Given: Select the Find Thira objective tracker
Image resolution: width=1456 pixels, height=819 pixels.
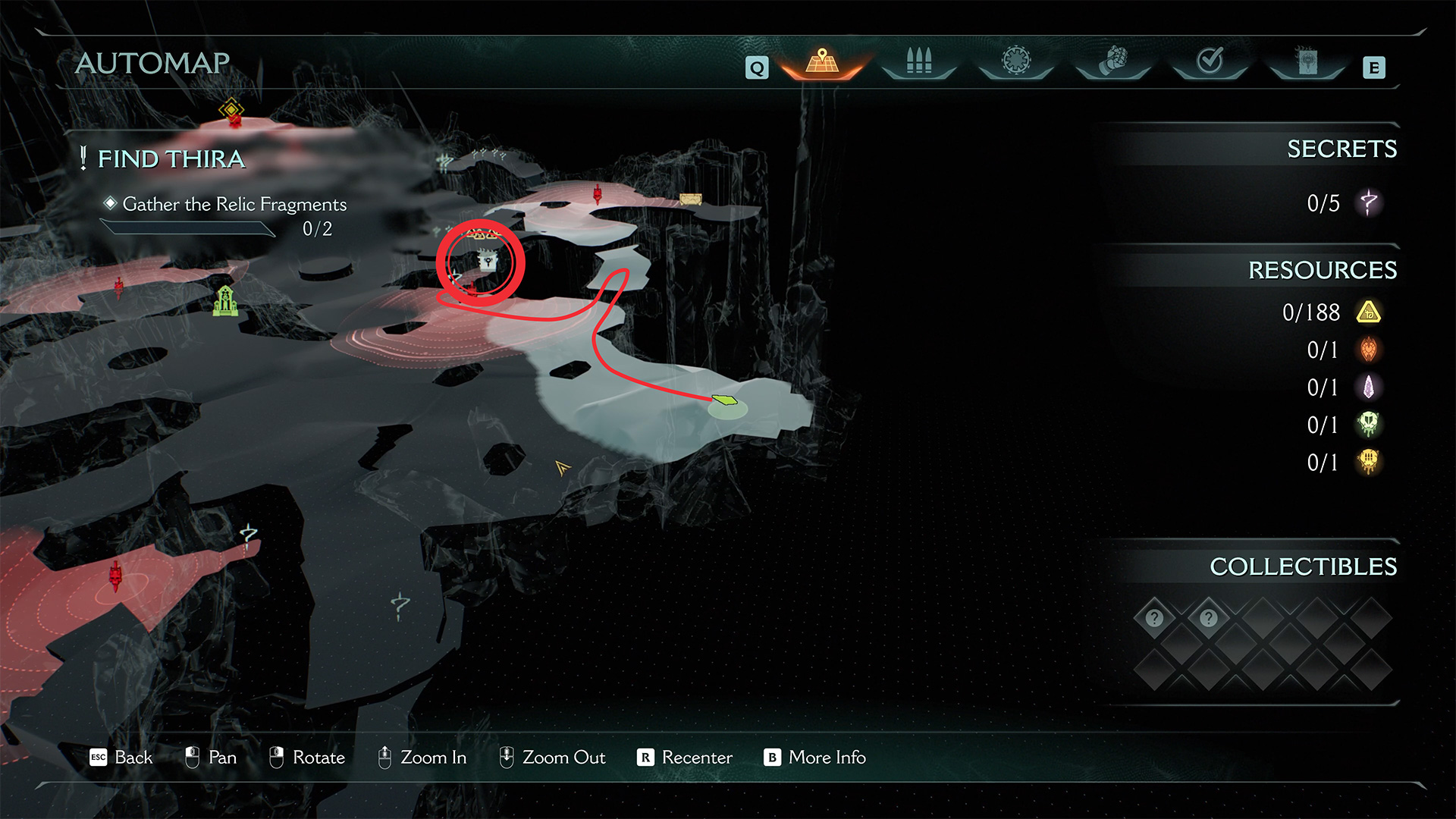Looking at the screenshot, I should click(x=171, y=159).
